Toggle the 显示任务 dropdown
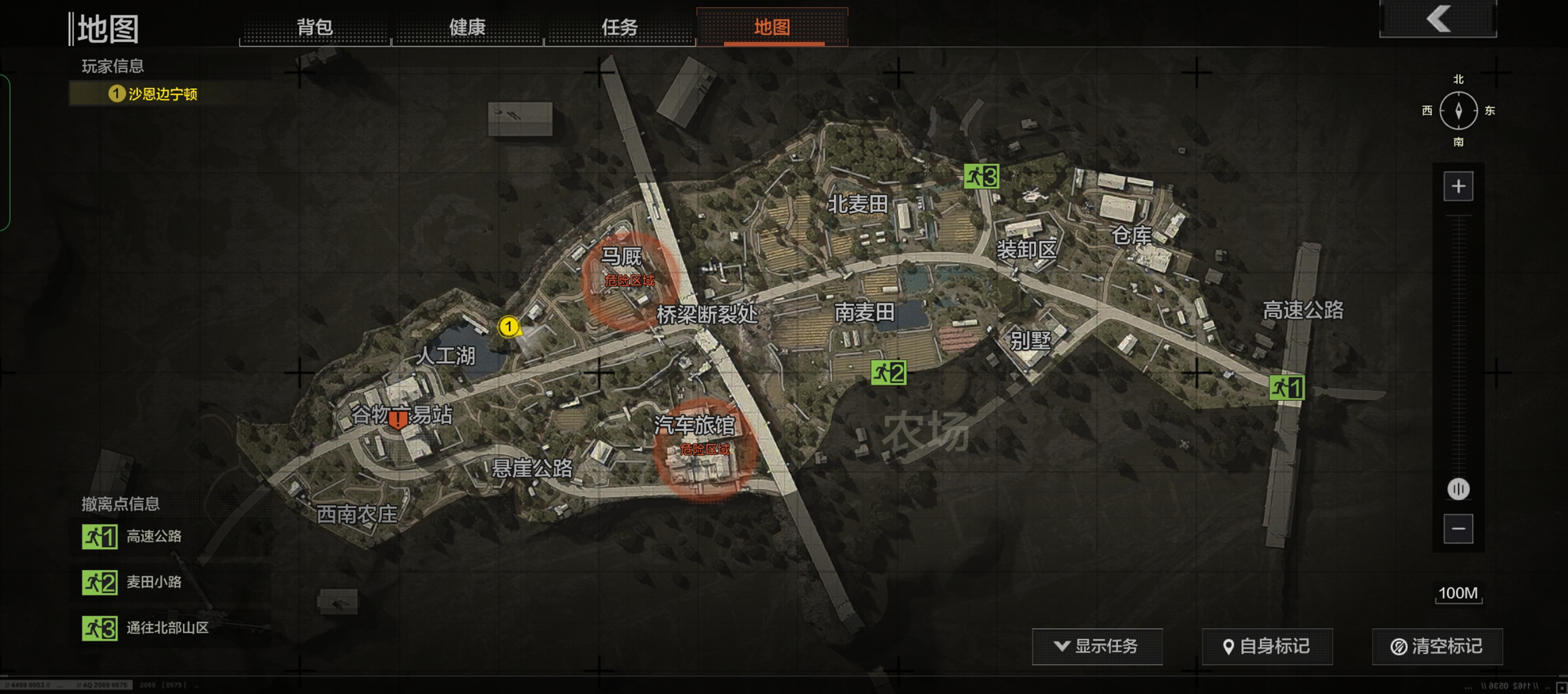The image size is (1568, 694). tap(1097, 647)
